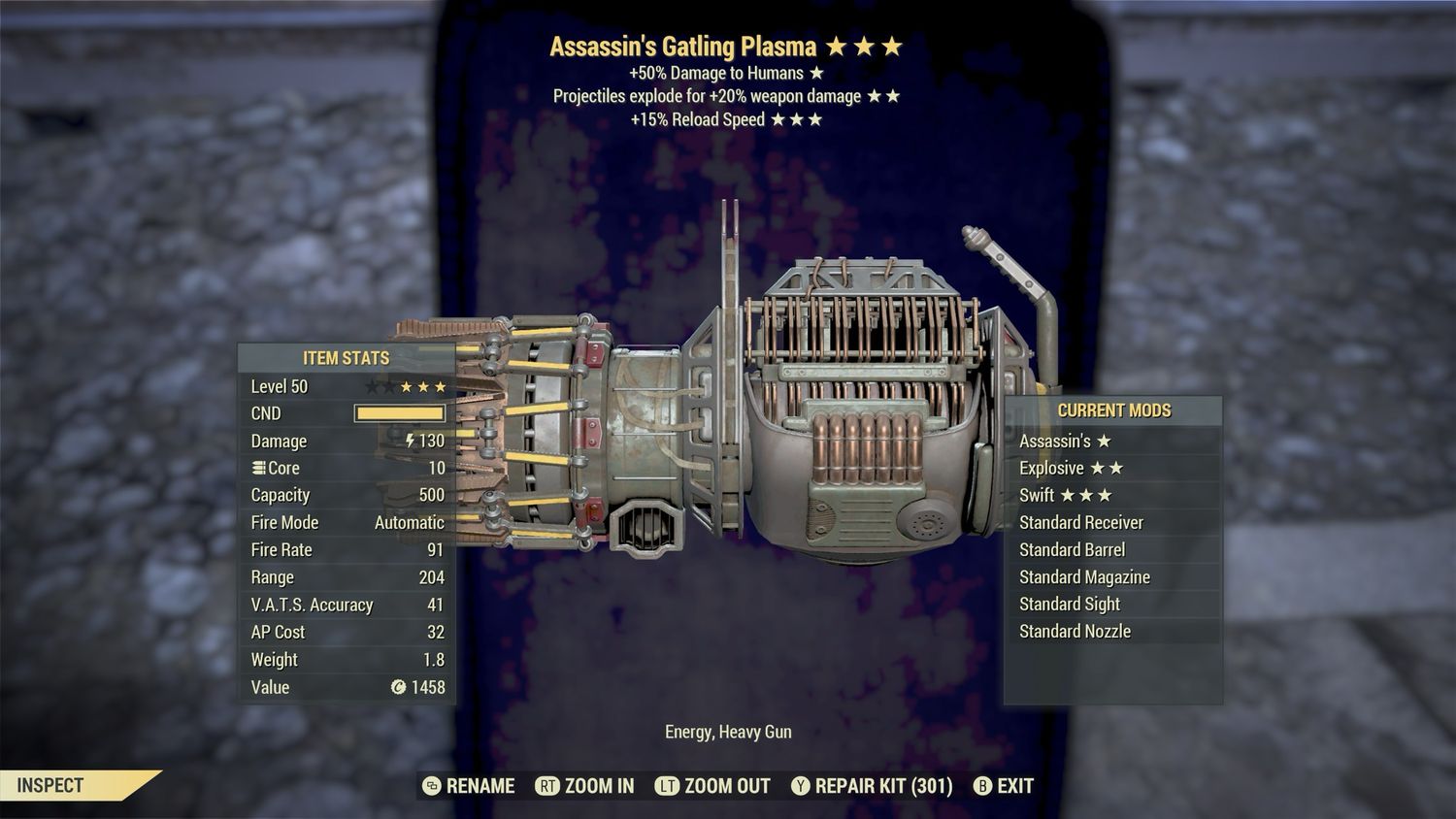Exit the inspect screen via EXIT
Screen dimensions: 1456x819
click(1004, 786)
